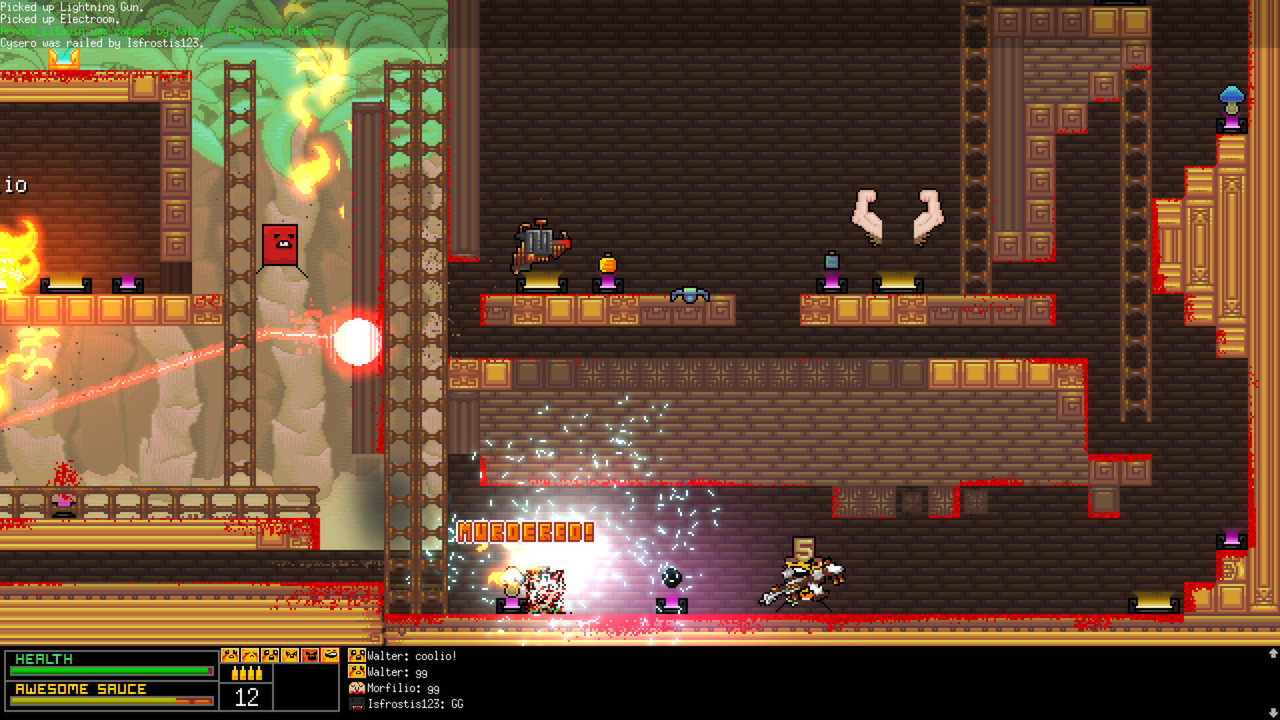Image resolution: width=1280 pixels, height=720 pixels.
Task: Click Morfilio's white duck avatar in chat
Action: (356, 688)
